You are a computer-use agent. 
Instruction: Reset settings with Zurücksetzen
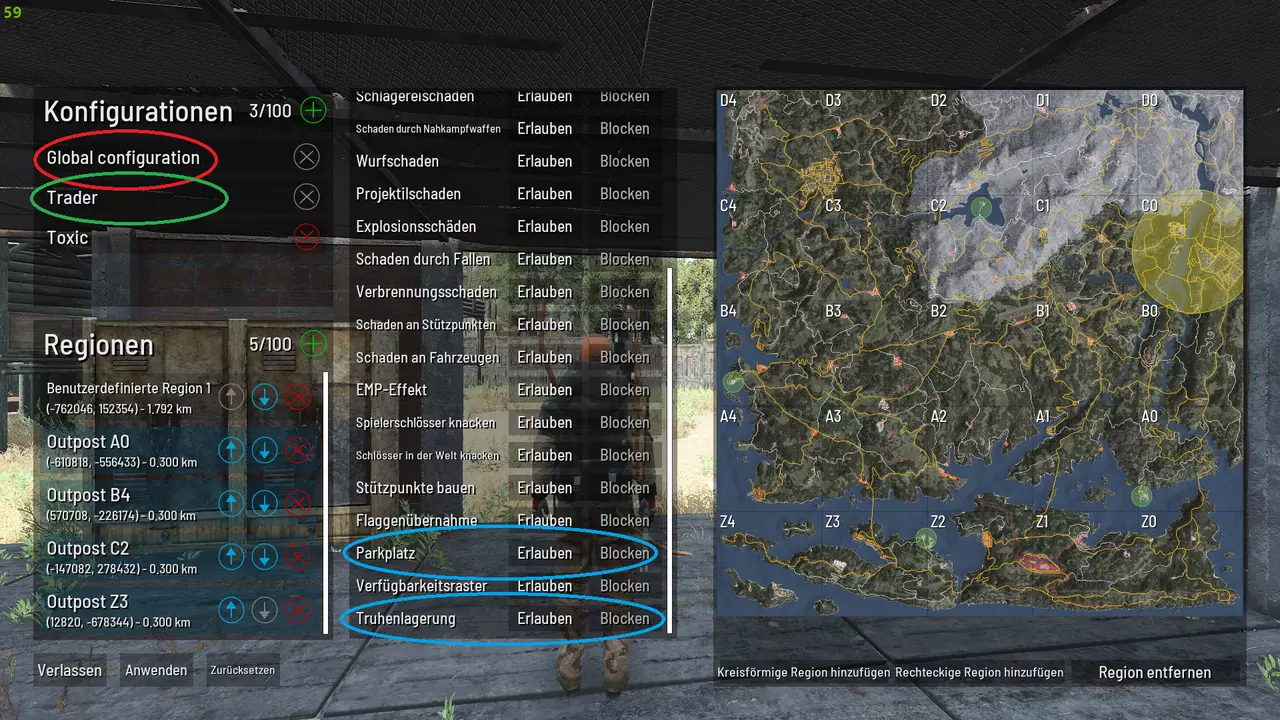point(242,671)
